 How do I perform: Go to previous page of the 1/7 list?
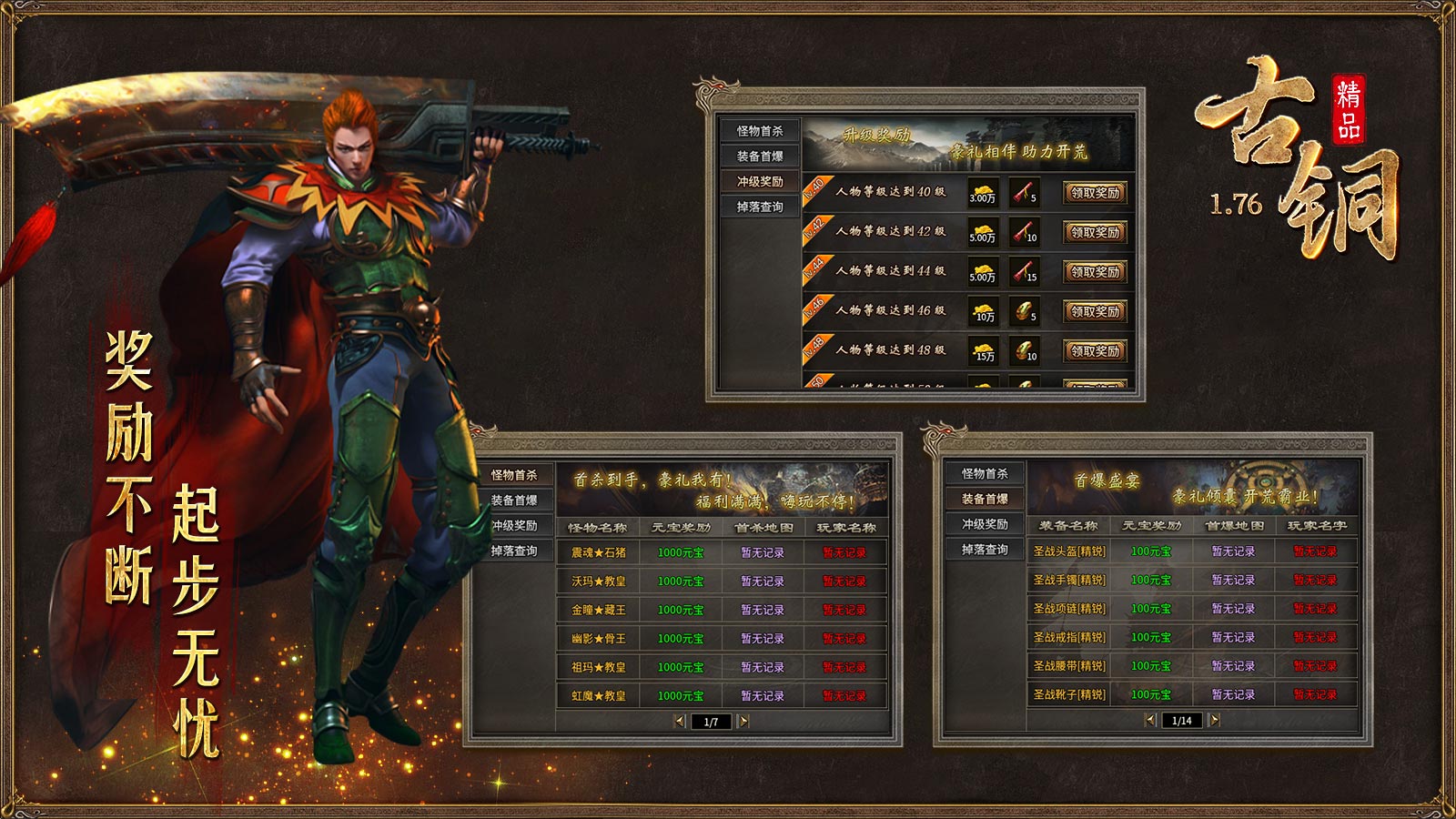pos(680,722)
